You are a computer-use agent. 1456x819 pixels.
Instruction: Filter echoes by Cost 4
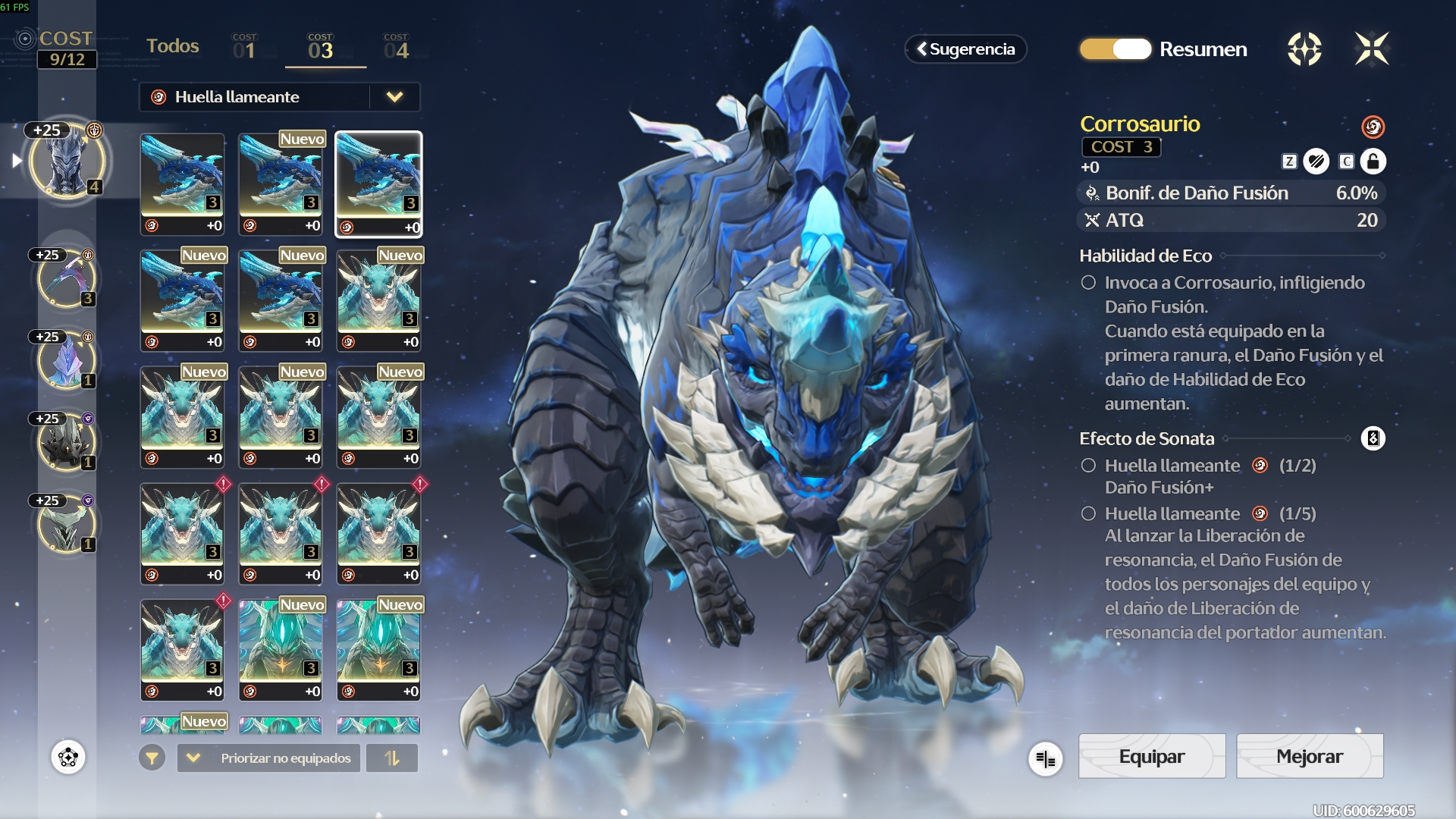click(396, 48)
